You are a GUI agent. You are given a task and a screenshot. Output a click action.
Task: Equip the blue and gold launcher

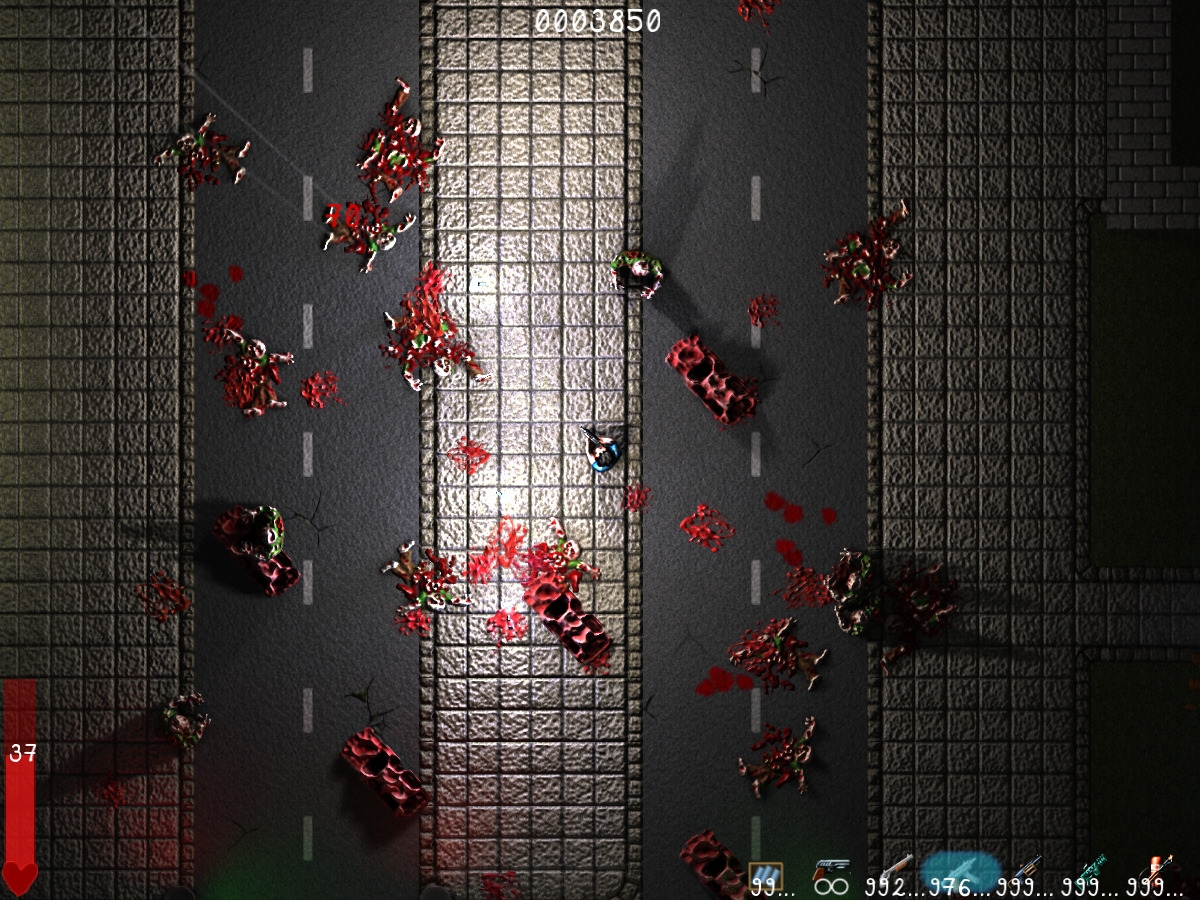click(x=1028, y=868)
